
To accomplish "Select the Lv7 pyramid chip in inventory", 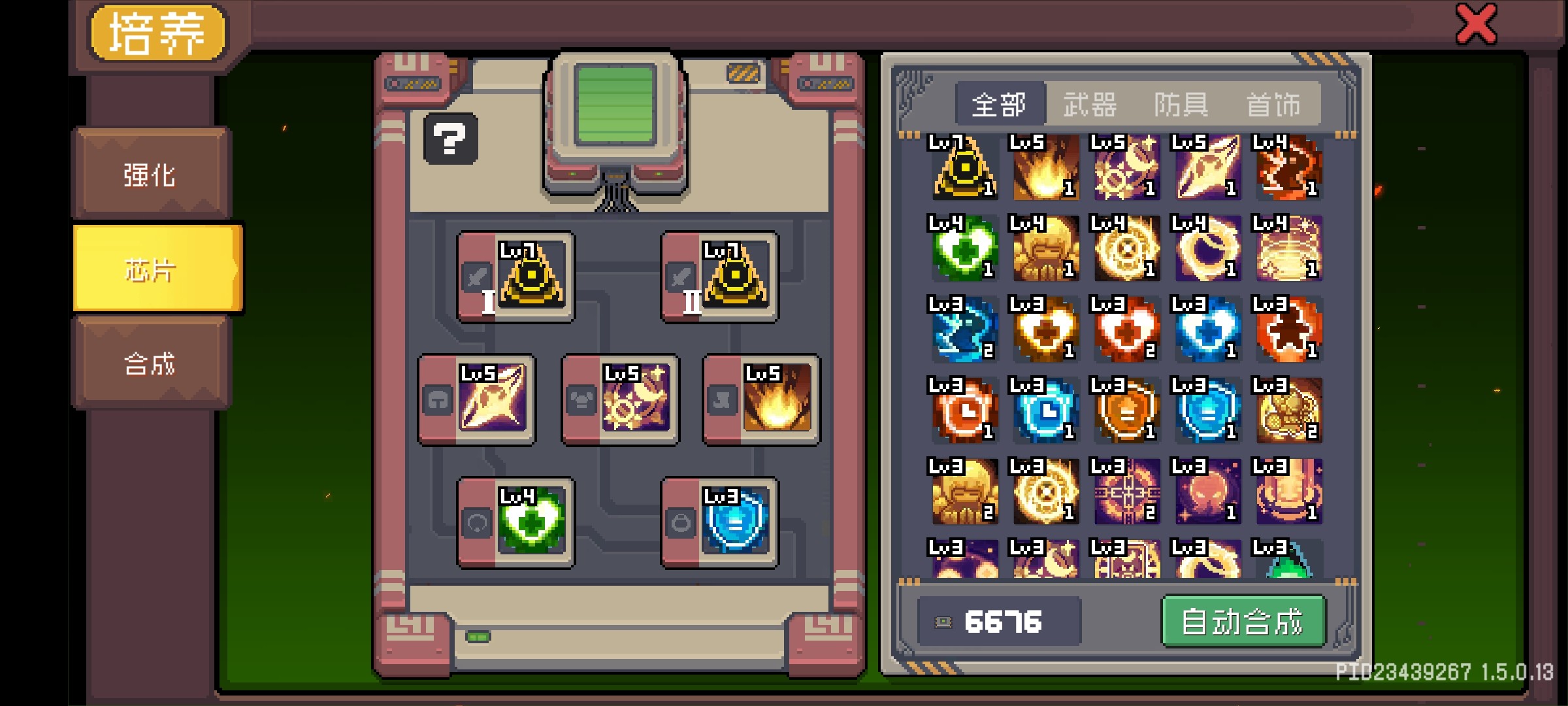I will (964, 170).
